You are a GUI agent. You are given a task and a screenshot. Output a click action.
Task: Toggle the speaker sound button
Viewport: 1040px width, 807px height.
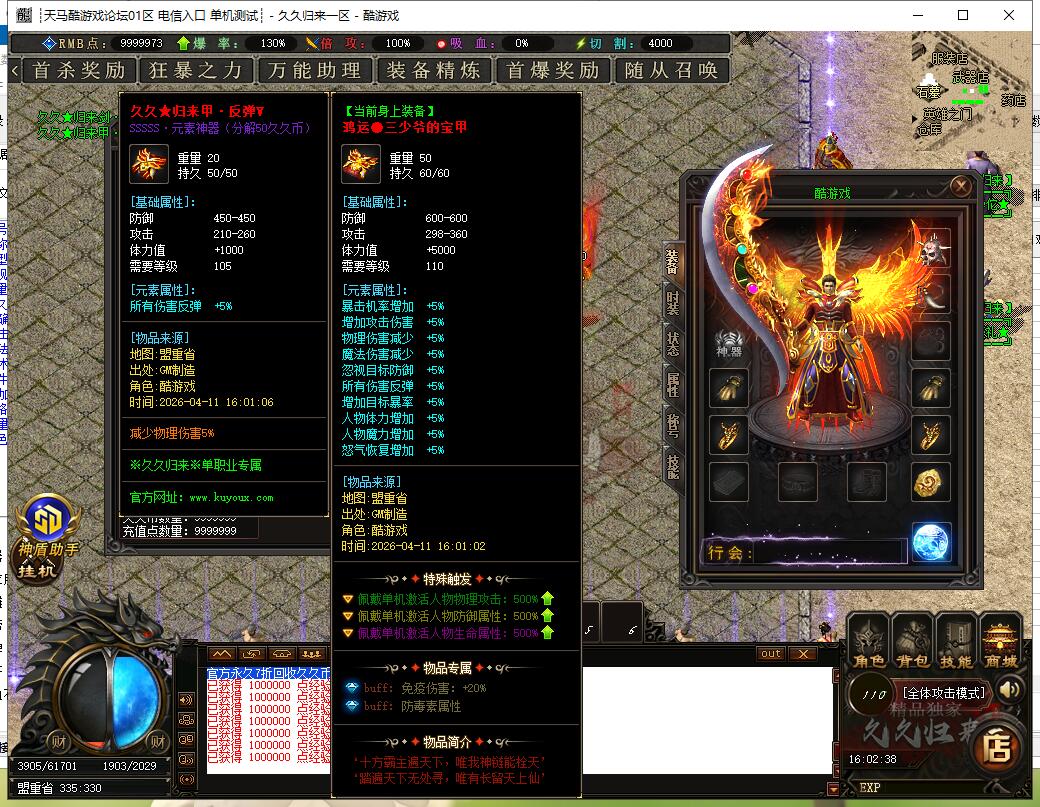point(1010,689)
